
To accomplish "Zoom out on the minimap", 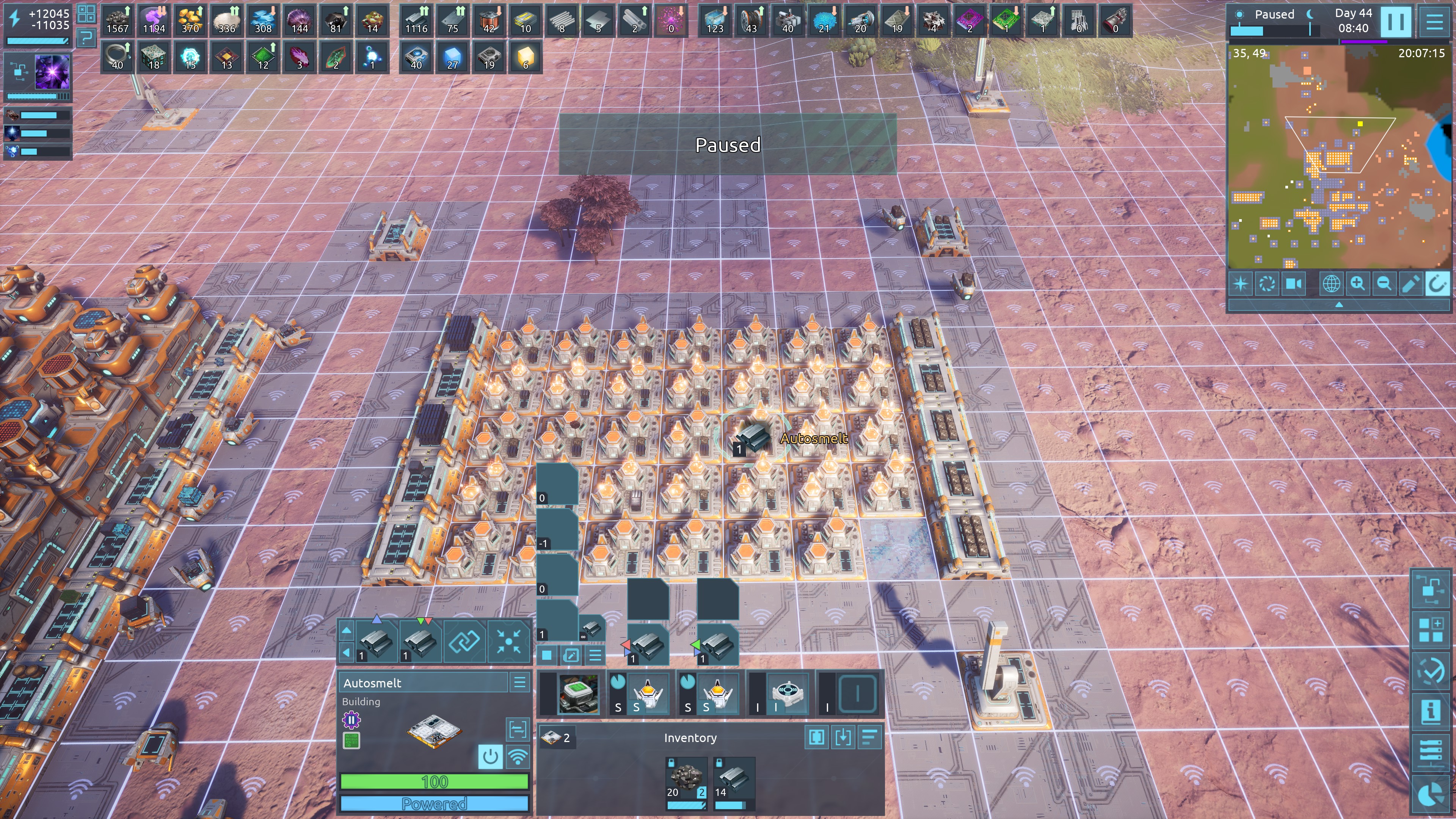I will point(1384,283).
